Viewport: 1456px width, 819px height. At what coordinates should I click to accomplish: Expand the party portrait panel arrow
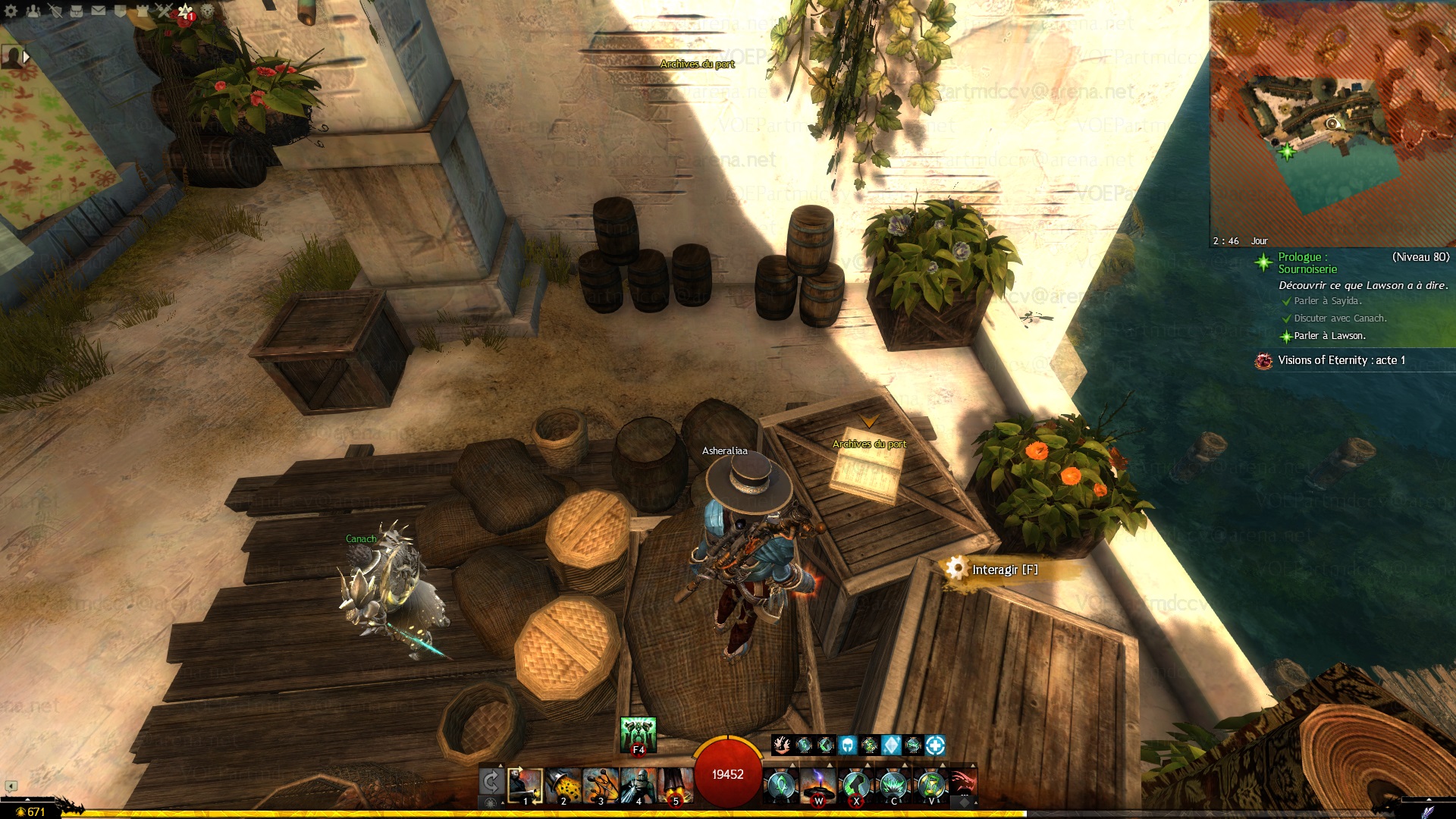point(26,56)
